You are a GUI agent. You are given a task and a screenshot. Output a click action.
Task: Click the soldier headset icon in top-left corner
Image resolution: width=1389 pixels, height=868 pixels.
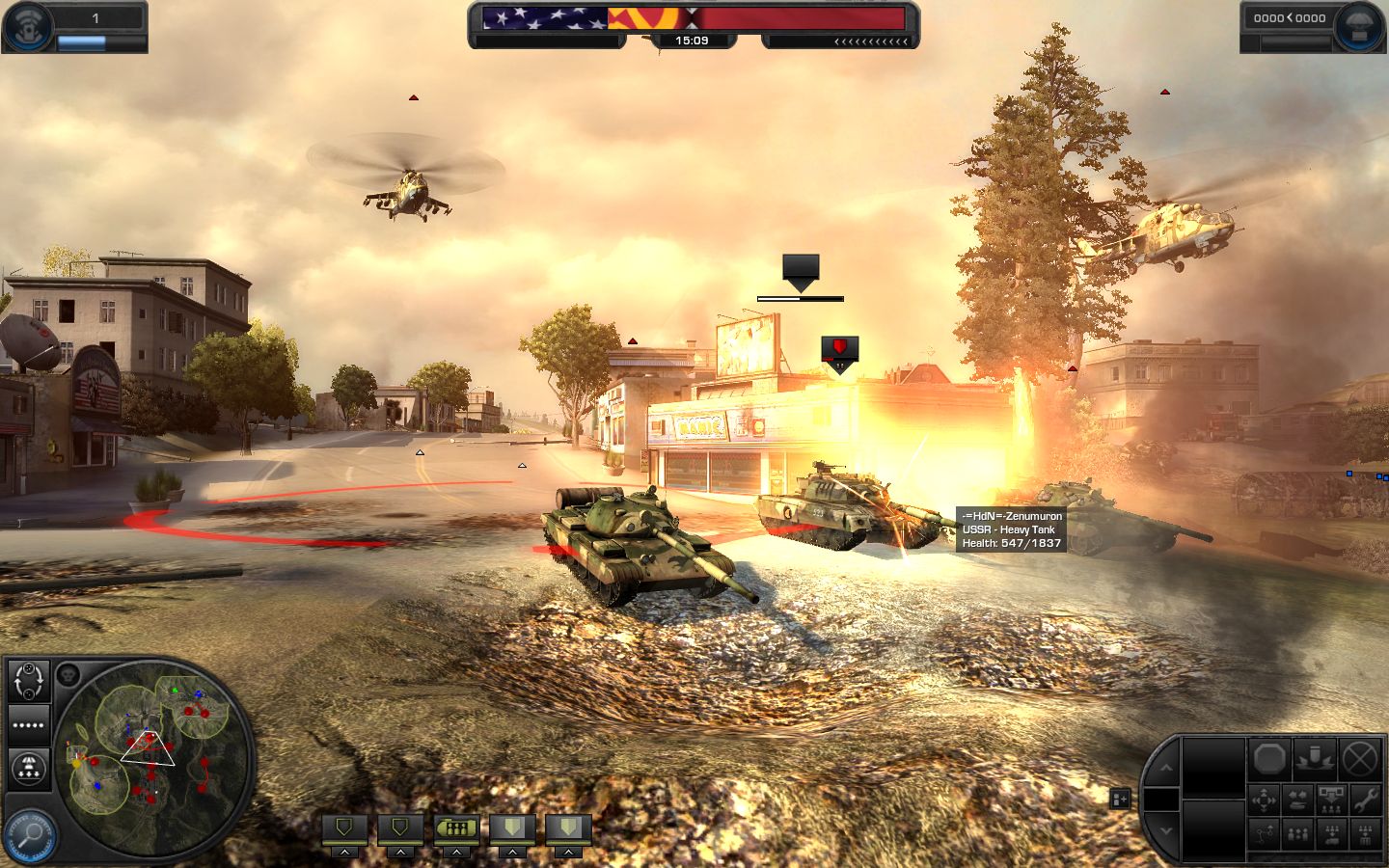click(x=28, y=26)
